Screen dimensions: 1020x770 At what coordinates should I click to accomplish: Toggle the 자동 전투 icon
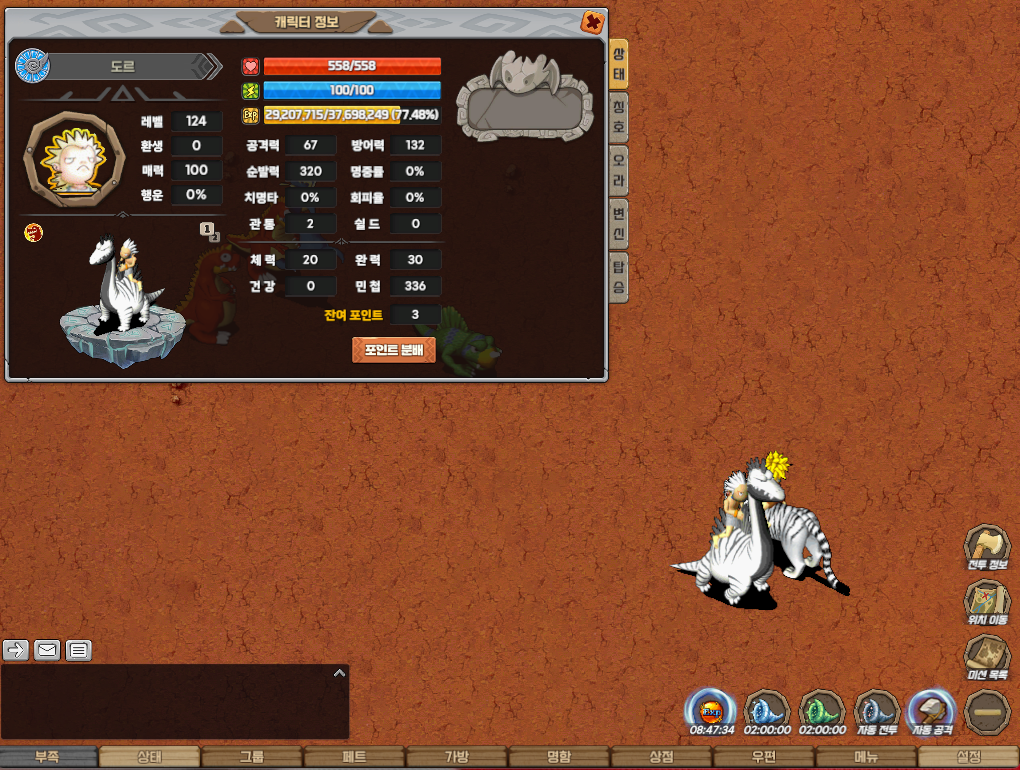(876, 711)
